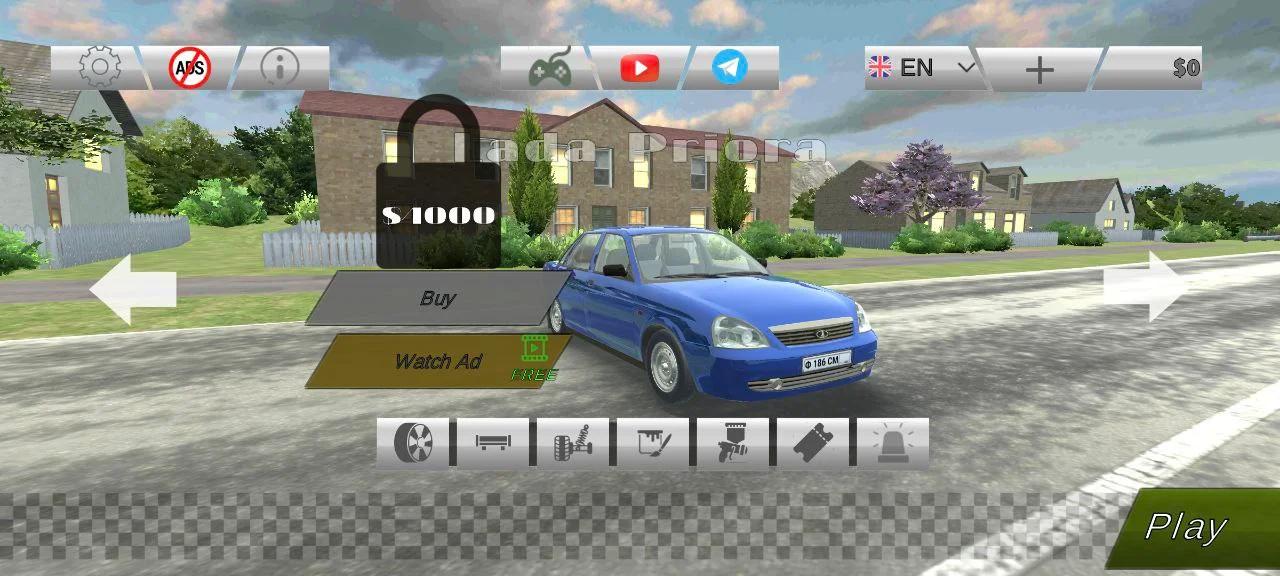Open the siren light option
This screenshot has height=576, width=1280.
[x=893, y=443]
